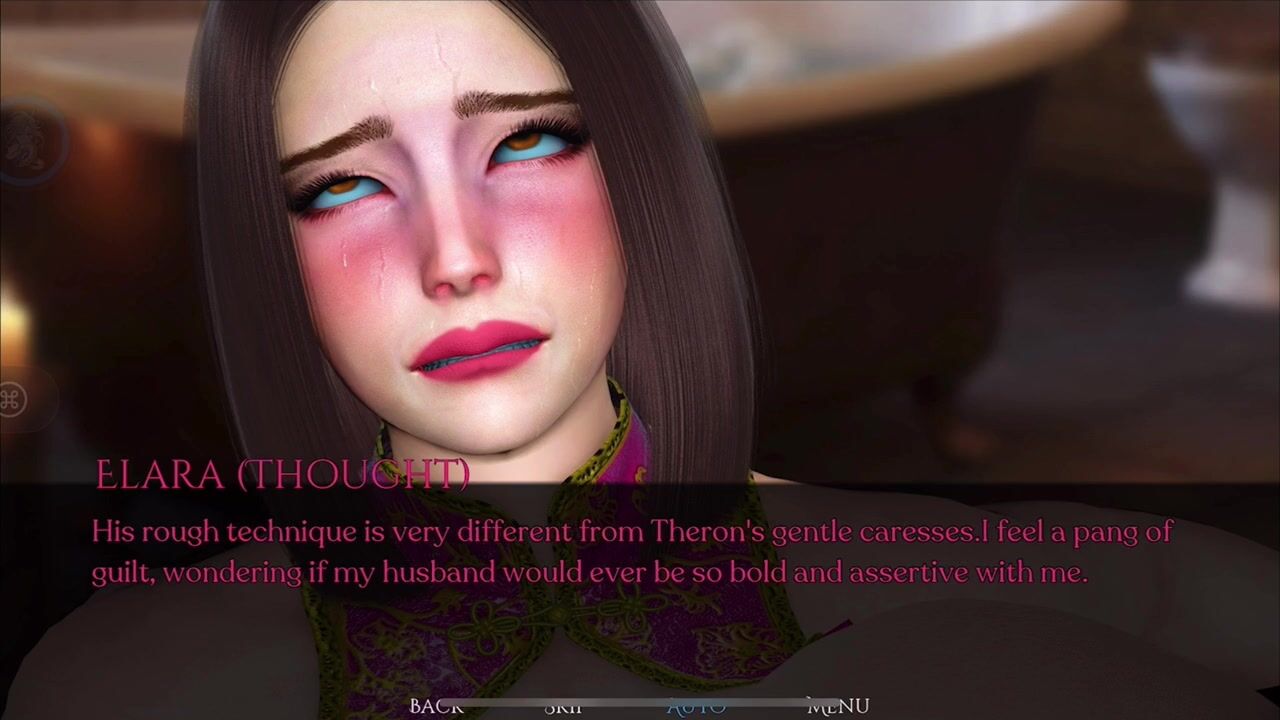Go back with the Back button
The image size is (1280, 720).
(x=436, y=706)
